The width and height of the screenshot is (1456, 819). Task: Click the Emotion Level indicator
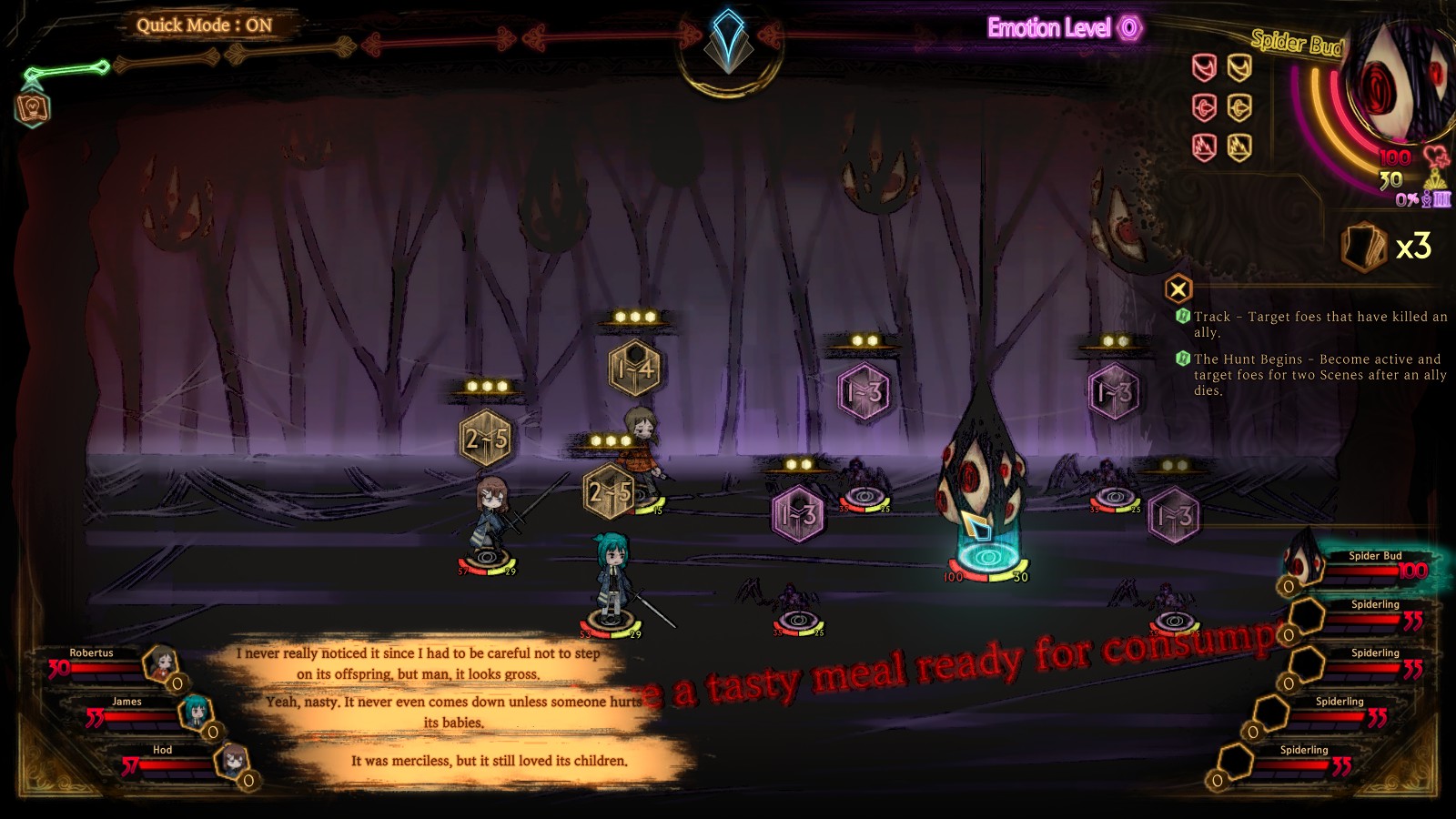pyautogui.click(x=1064, y=28)
